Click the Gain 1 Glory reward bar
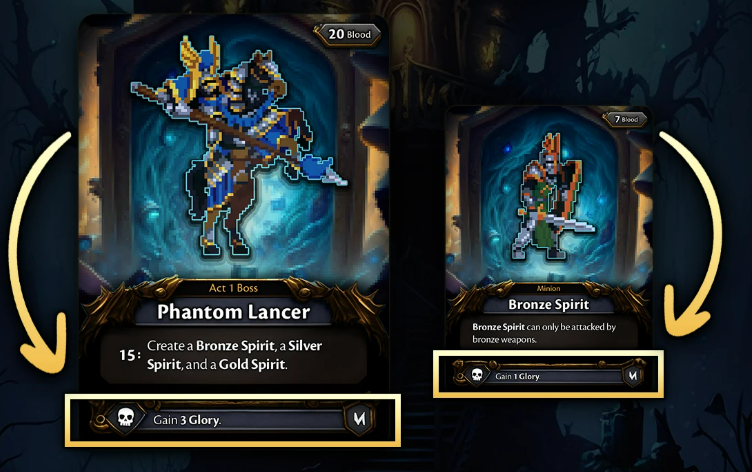The height and width of the screenshot is (472, 752). click(x=546, y=375)
